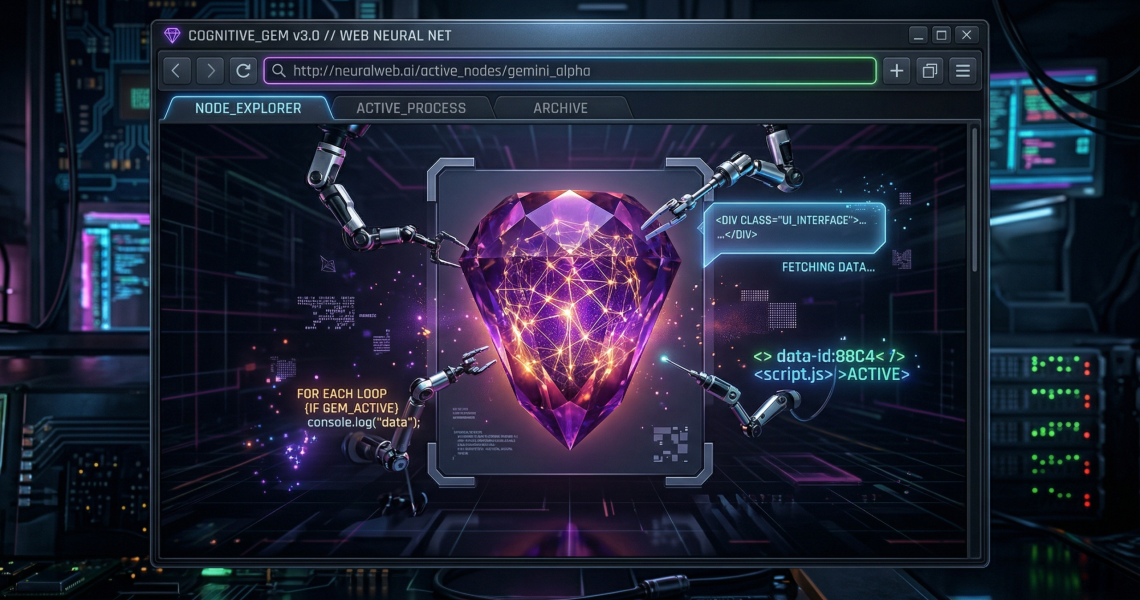Open the hamburger menu
1140x600 pixels.
coord(963,71)
